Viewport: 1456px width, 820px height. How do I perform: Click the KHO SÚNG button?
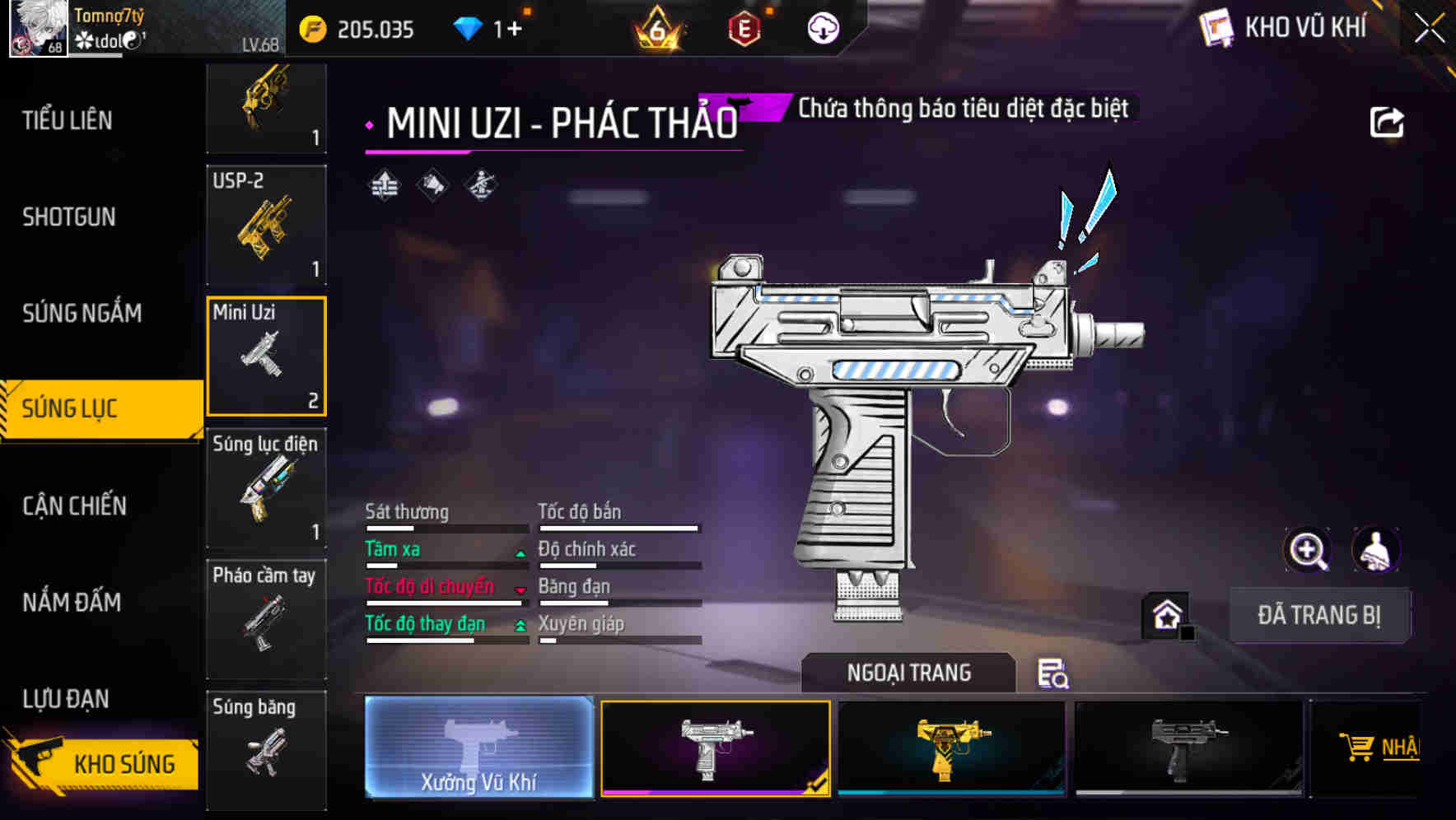click(105, 763)
